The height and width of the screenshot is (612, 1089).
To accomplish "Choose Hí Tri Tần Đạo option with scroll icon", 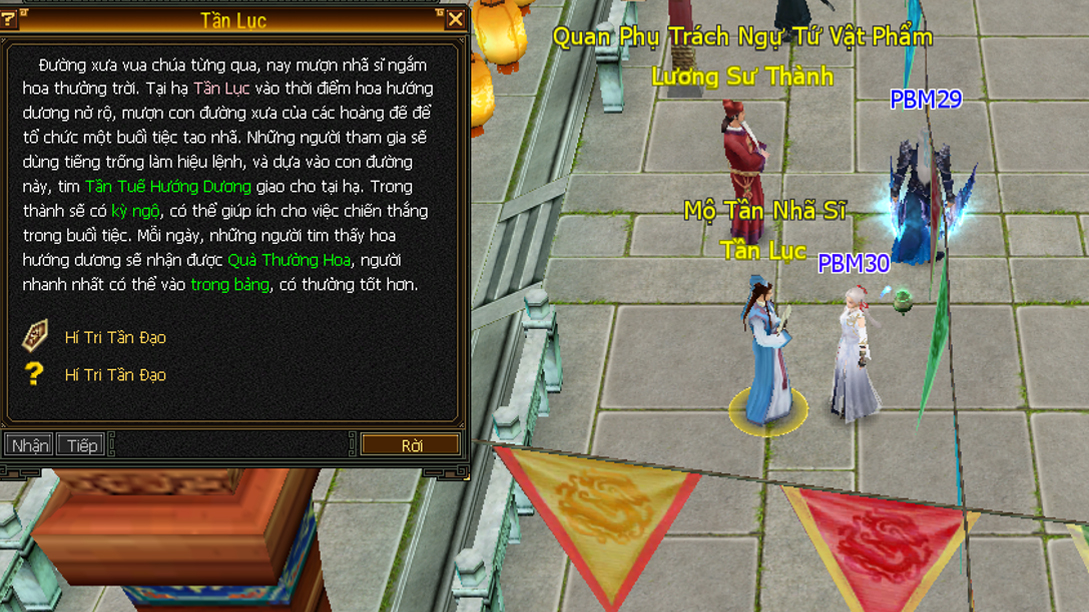I will (115, 338).
